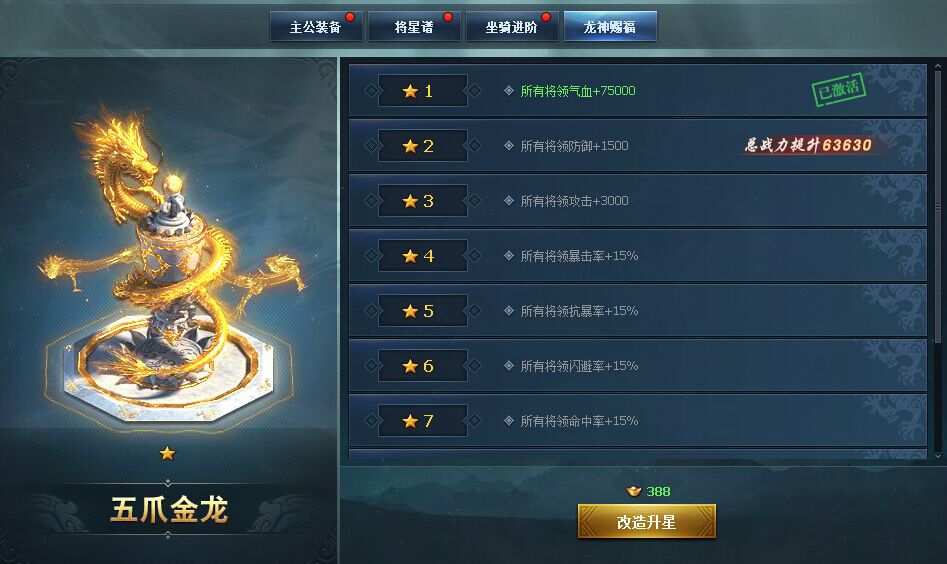Choose the star 6 闪避率+15% row
The width and height of the screenshot is (947, 564).
click(637, 366)
